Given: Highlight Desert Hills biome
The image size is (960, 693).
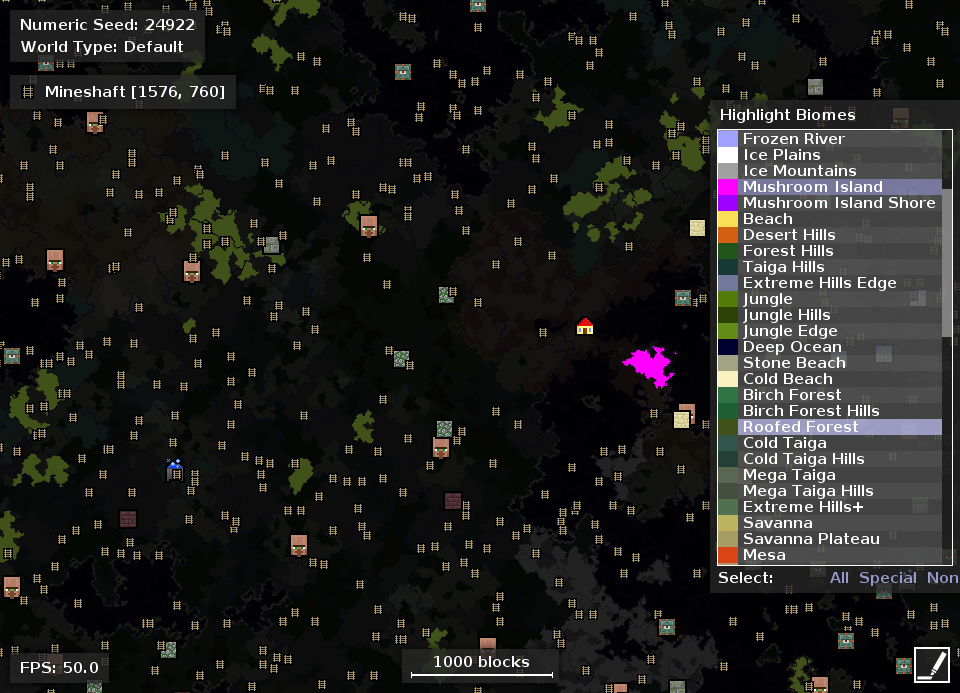Looking at the screenshot, I should (789, 235).
